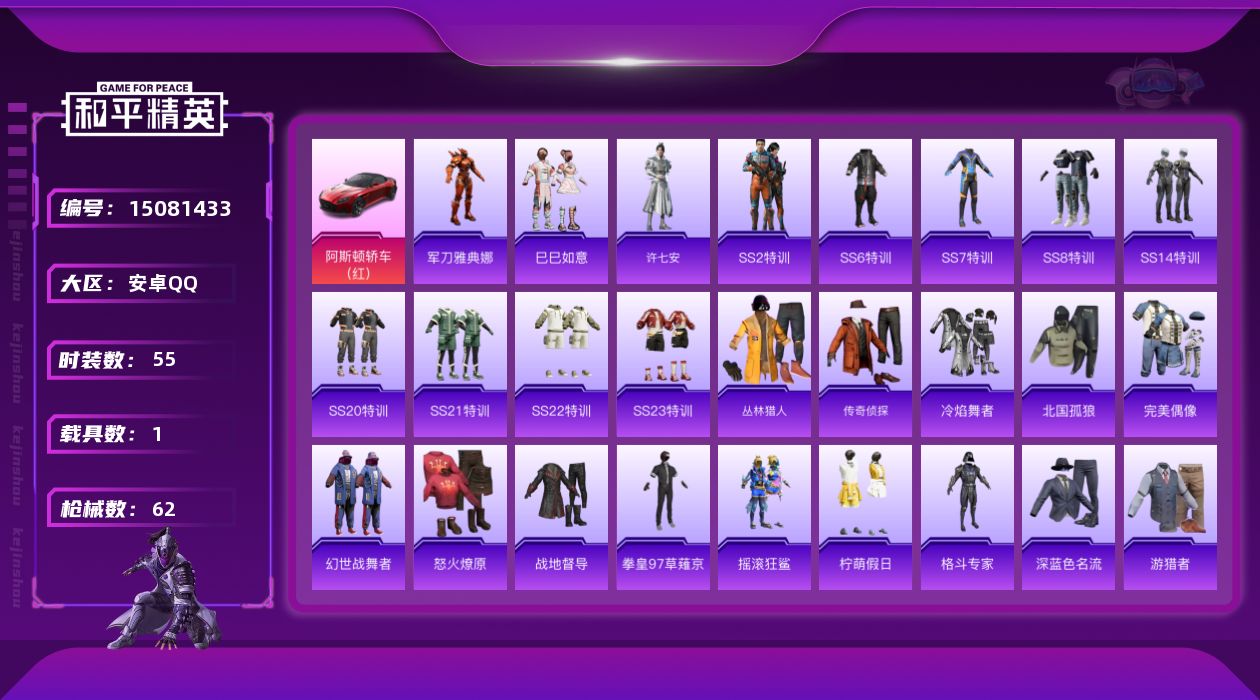This screenshot has height=700, width=1260.
Task: Open the SS22特训 outfit card
Action: tap(561, 364)
